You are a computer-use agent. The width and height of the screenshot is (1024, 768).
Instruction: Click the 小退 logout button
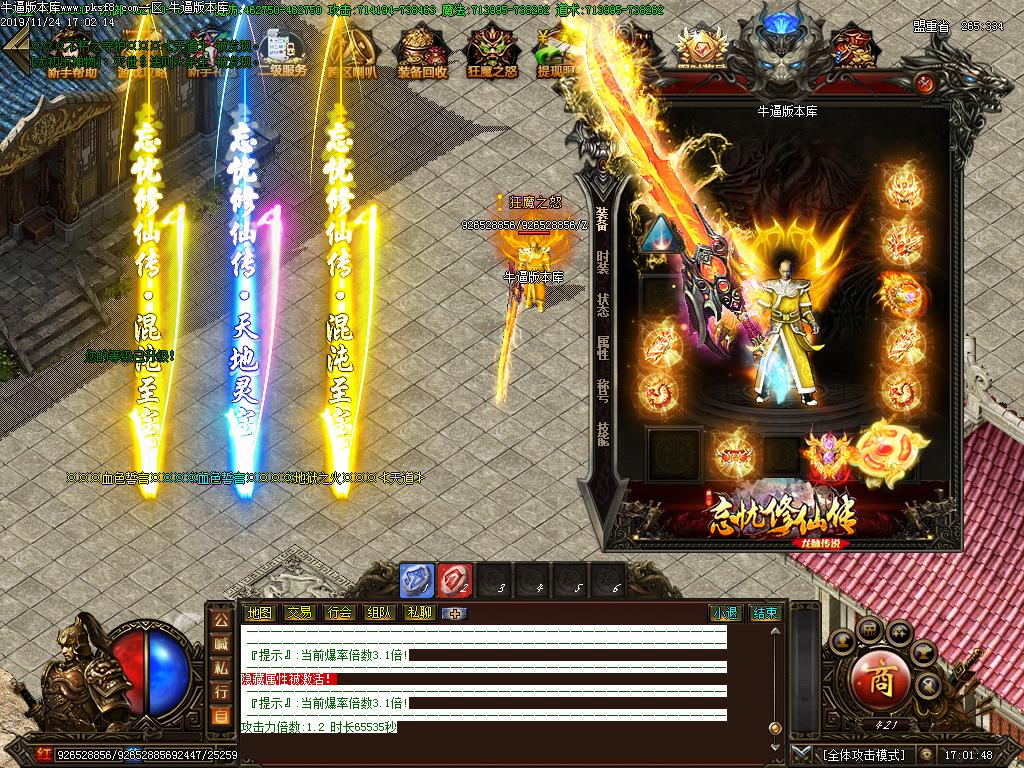click(725, 613)
